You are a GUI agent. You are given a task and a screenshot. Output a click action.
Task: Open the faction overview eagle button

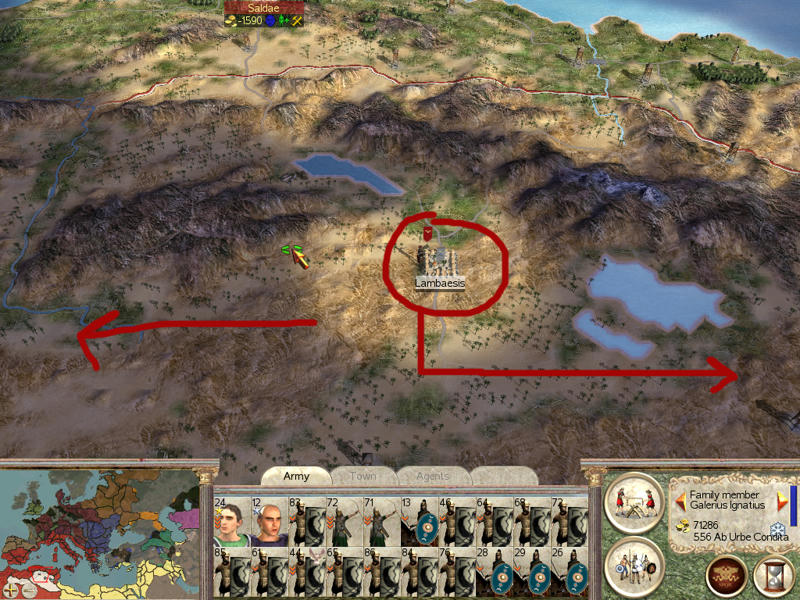click(x=726, y=576)
